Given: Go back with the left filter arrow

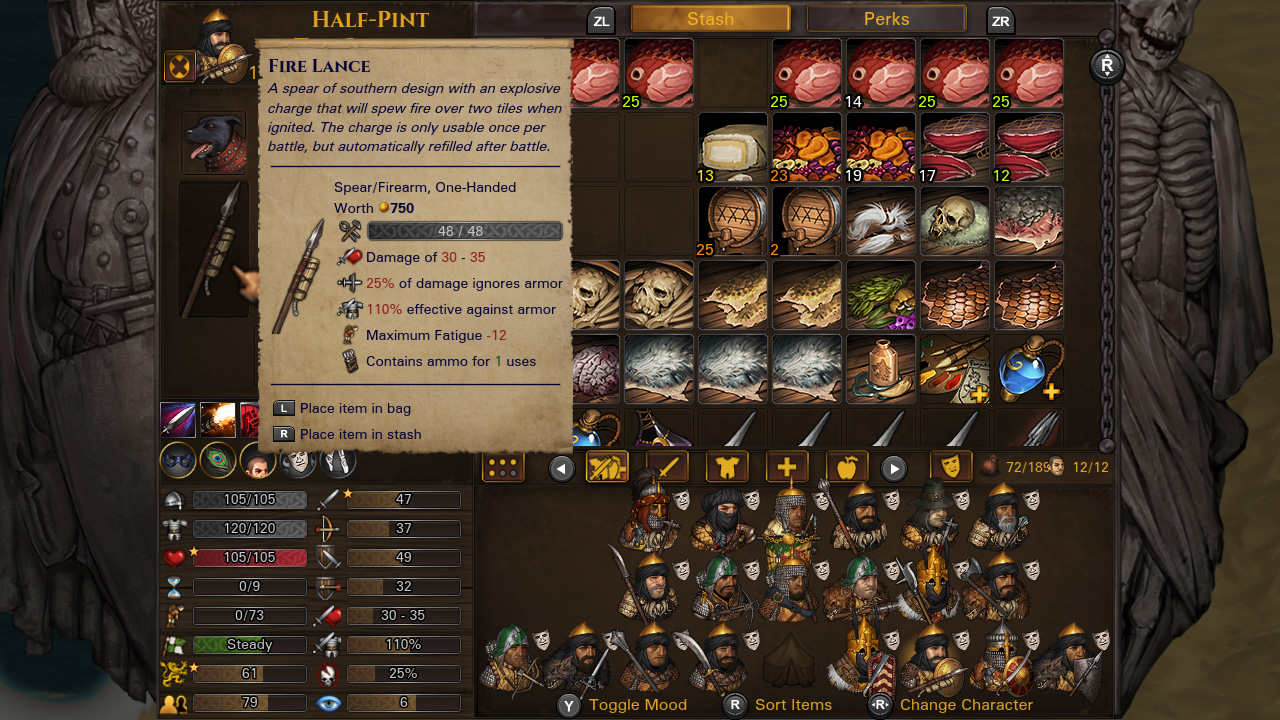Looking at the screenshot, I should tap(562, 466).
